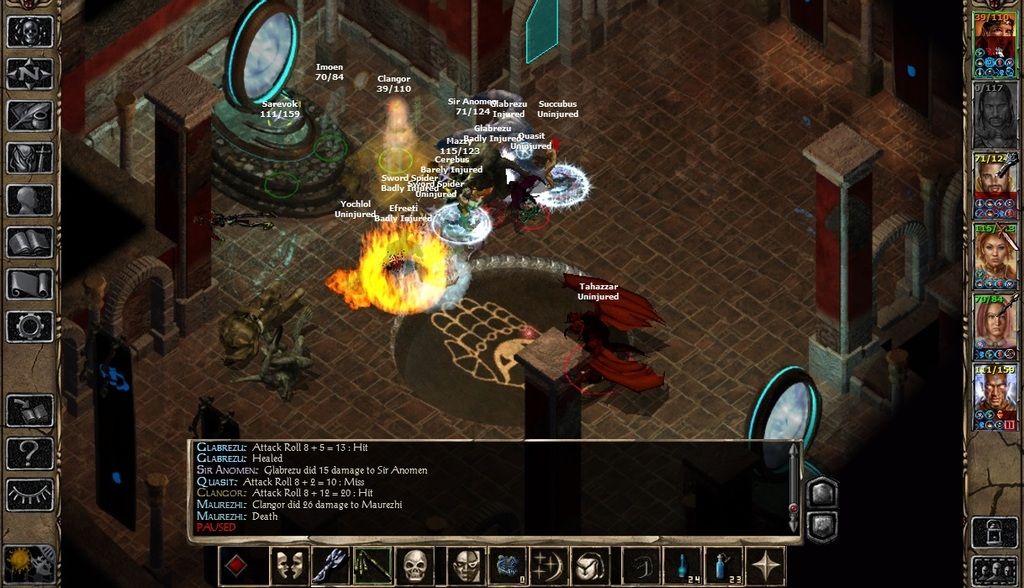Viewport: 1024px width, 588px height.
Task: Click the question mark help button
Action: (x=30, y=453)
